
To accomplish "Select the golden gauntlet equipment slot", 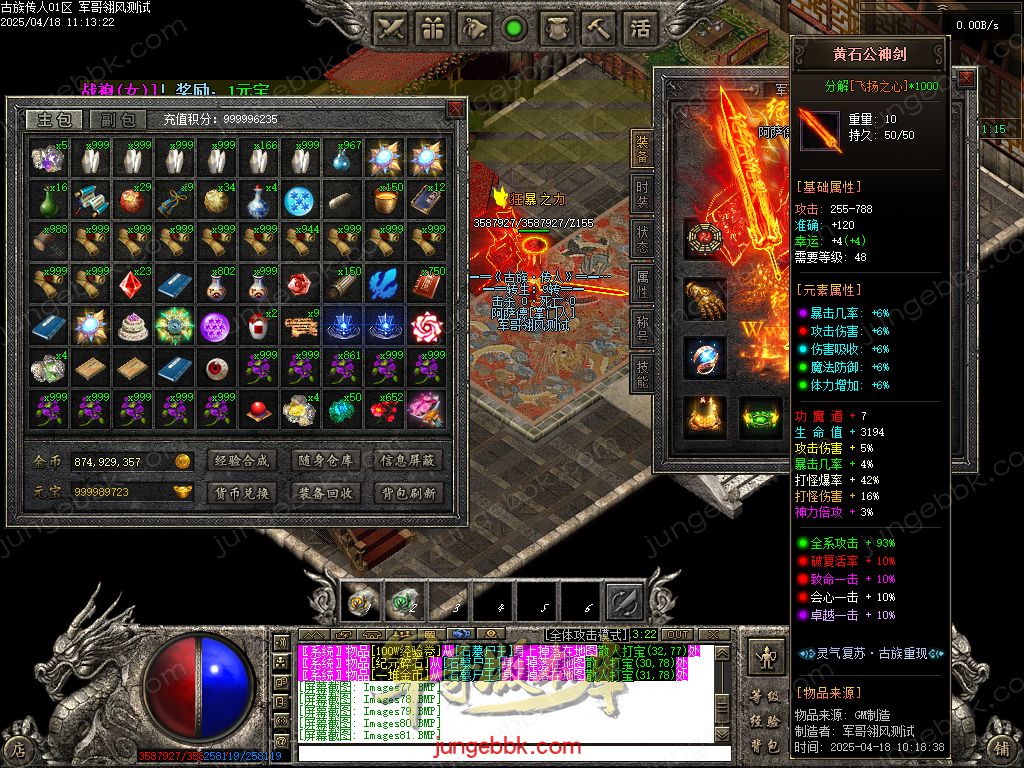I will [x=705, y=299].
